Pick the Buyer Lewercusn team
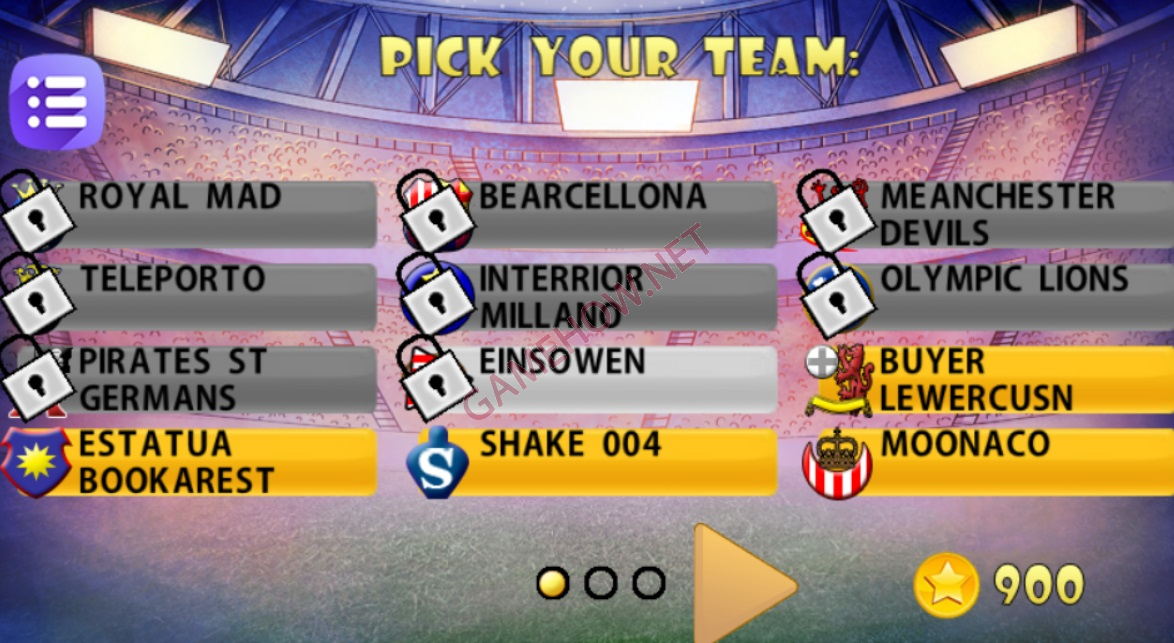Screen dimensions: 1174x643 (x=1000, y=379)
